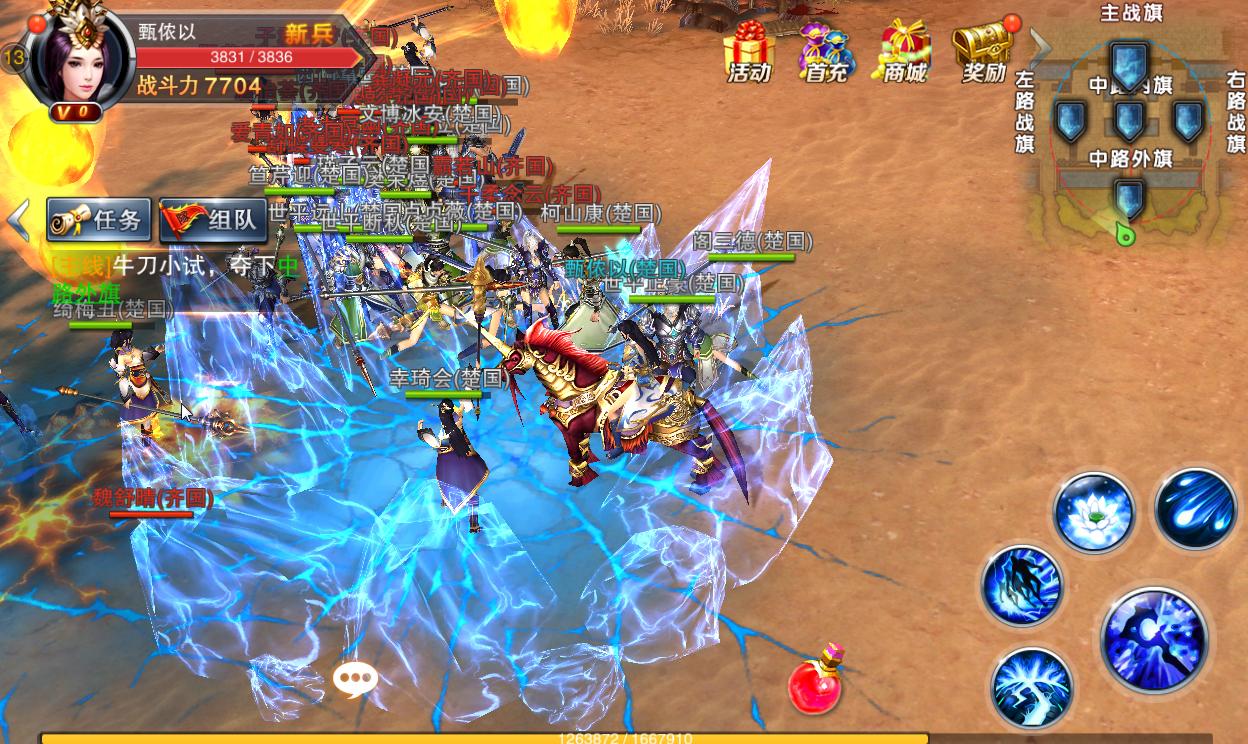The image size is (1248, 744).
Task: Activate the dark blue flame figure skill
Action: click(x=1021, y=586)
